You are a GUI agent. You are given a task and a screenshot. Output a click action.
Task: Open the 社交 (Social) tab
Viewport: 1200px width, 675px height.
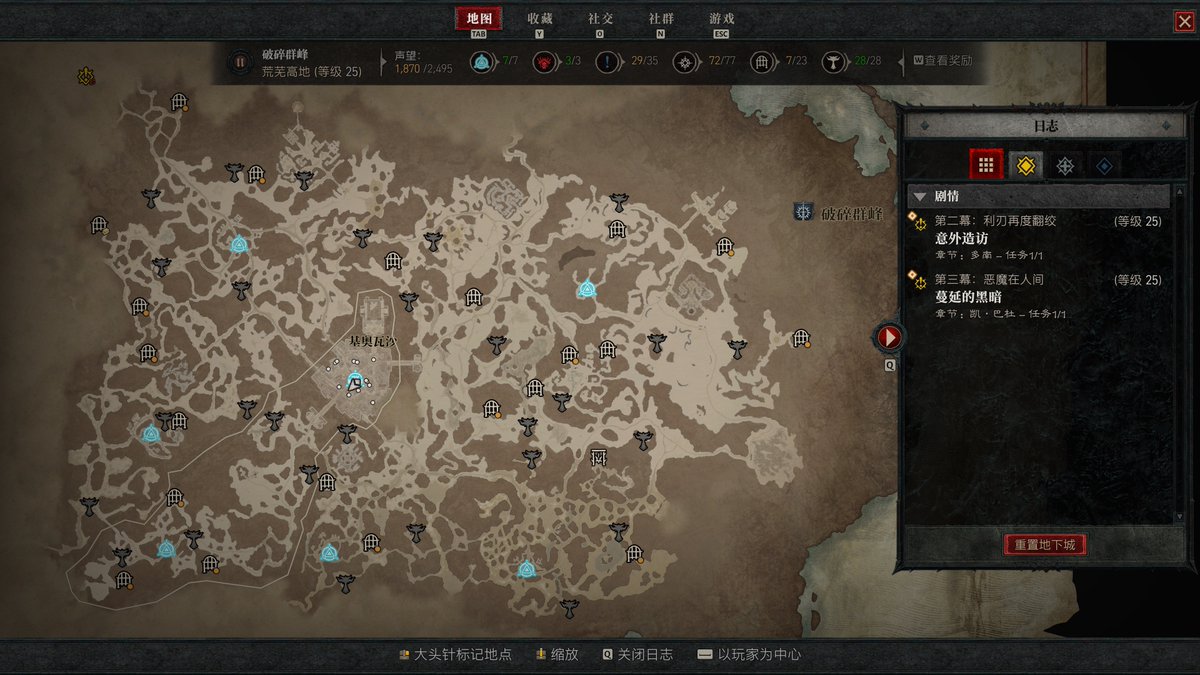(x=600, y=19)
